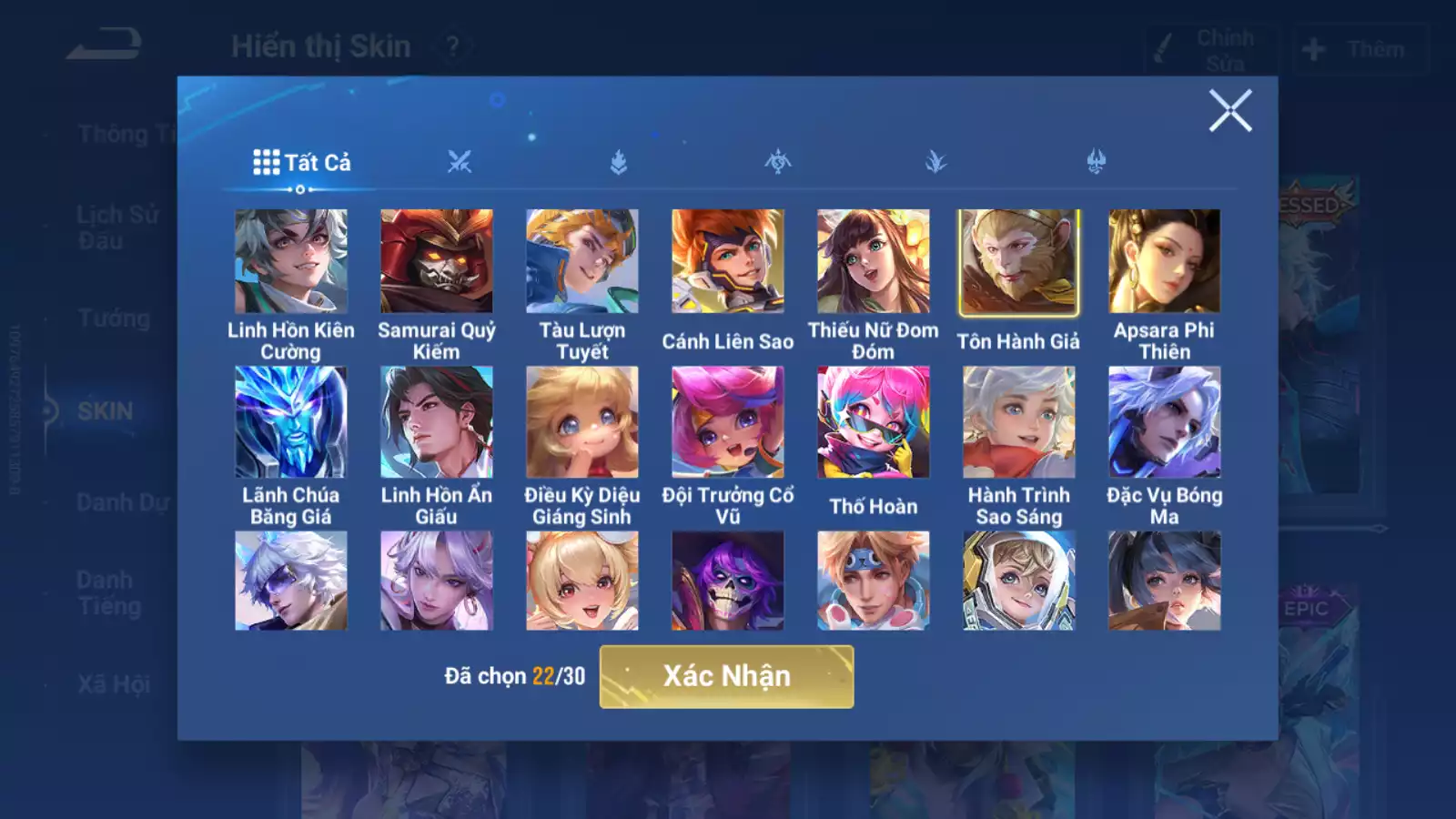Viewport: 1456px width, 819px height.
Task: Select the Hành Trình Sao Sáng skin
Action: 1019,422
